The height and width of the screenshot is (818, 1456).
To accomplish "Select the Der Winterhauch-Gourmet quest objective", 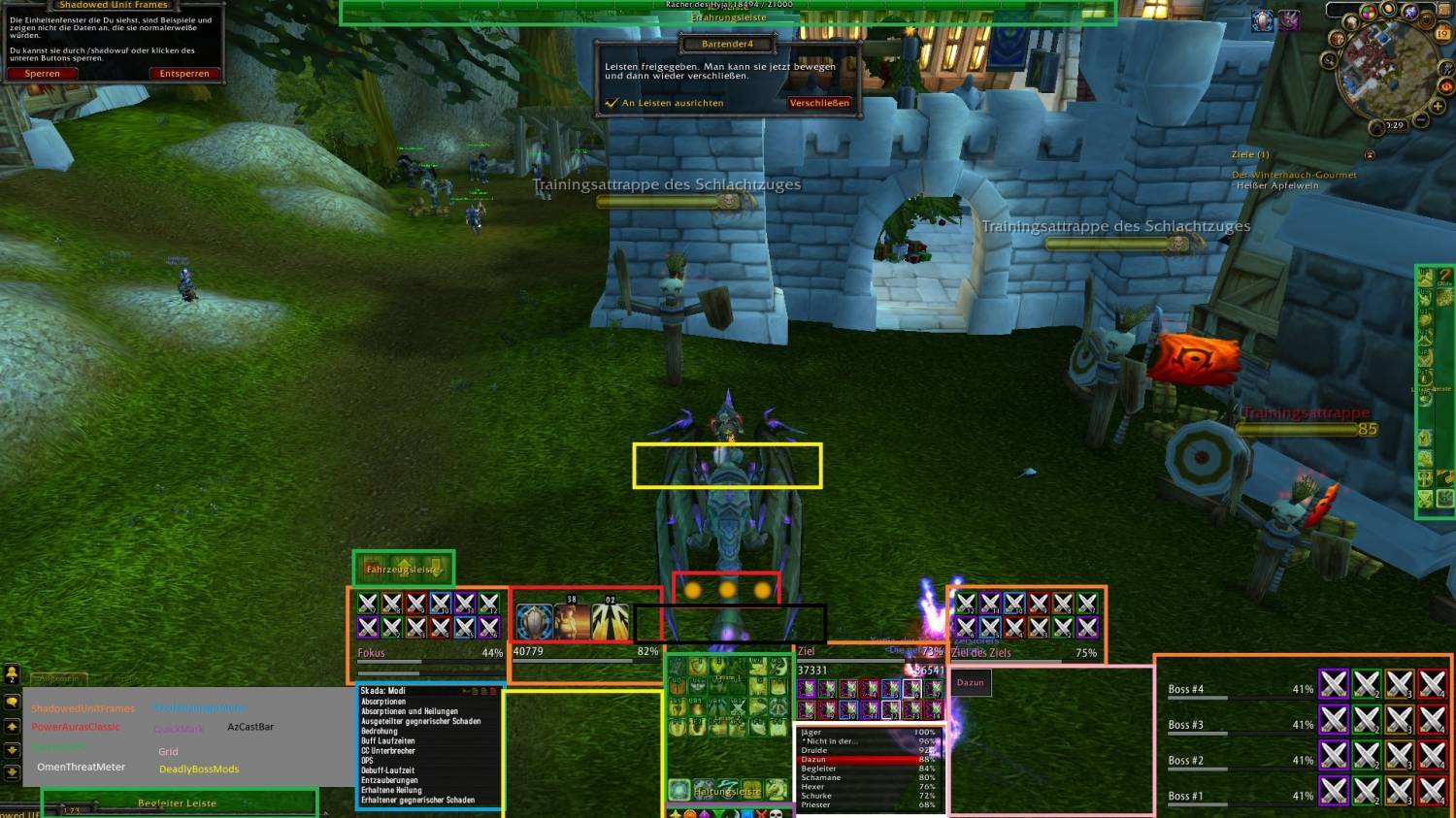I will click(1294, 175).
